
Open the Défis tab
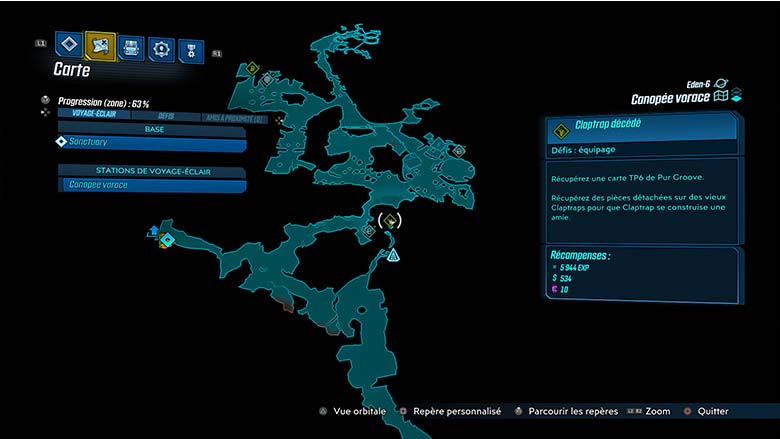(x=165, y=115)
